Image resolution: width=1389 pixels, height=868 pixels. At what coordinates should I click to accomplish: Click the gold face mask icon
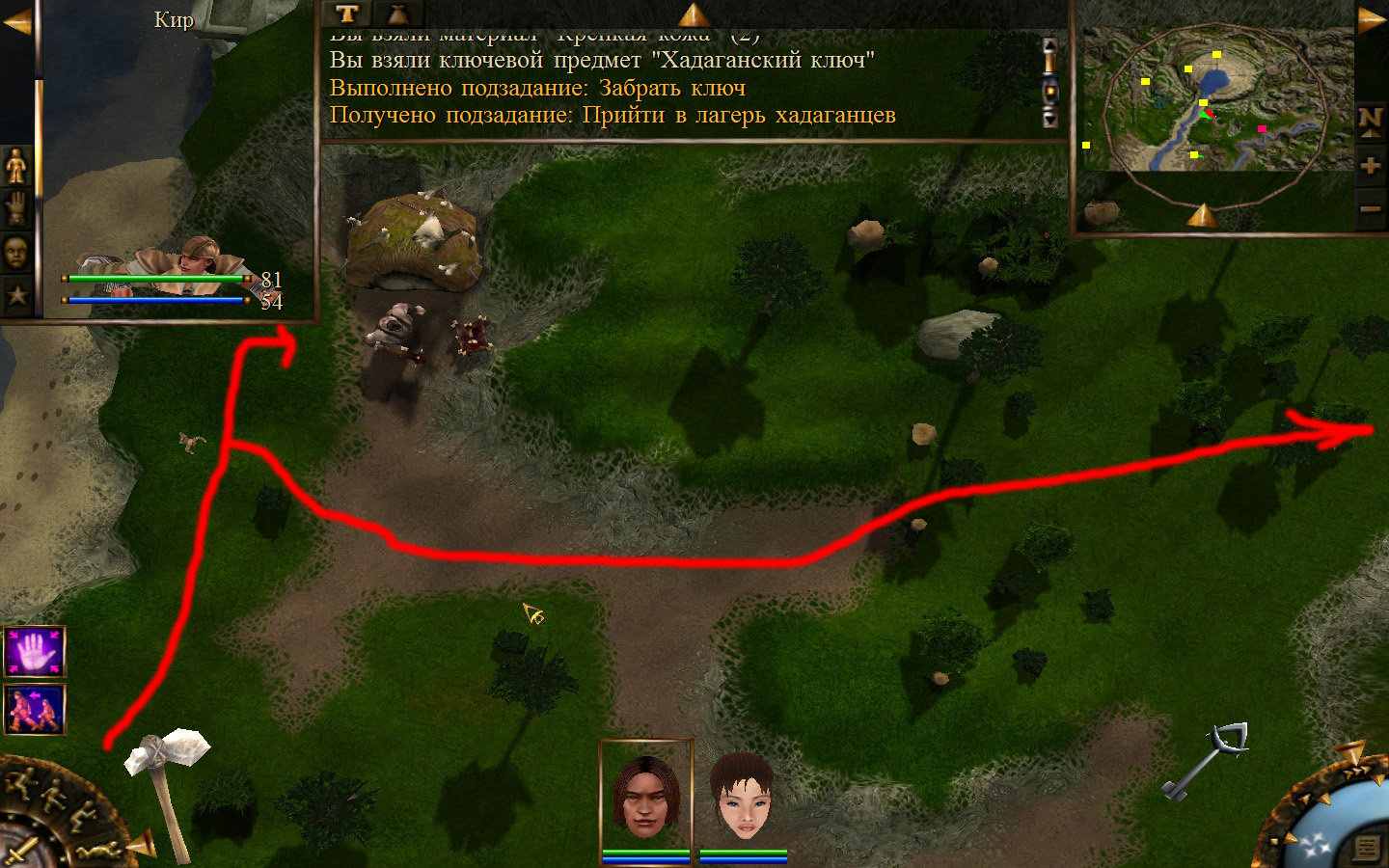tap(16, 253)
